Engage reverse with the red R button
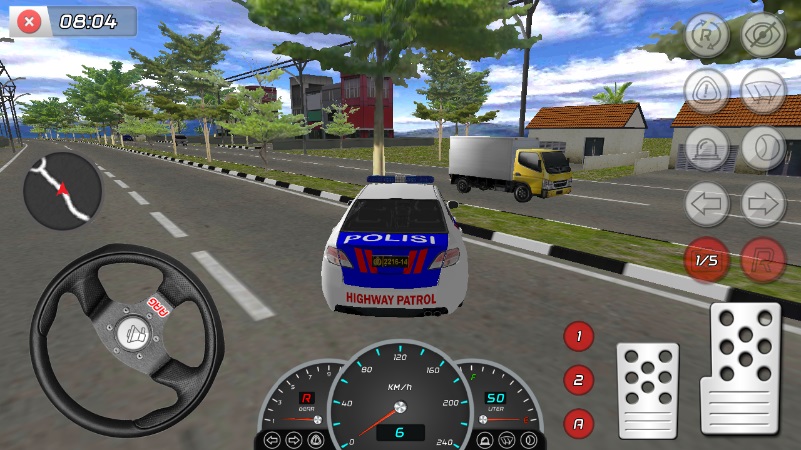Screen dimensions: 801x450 (763, 260)
